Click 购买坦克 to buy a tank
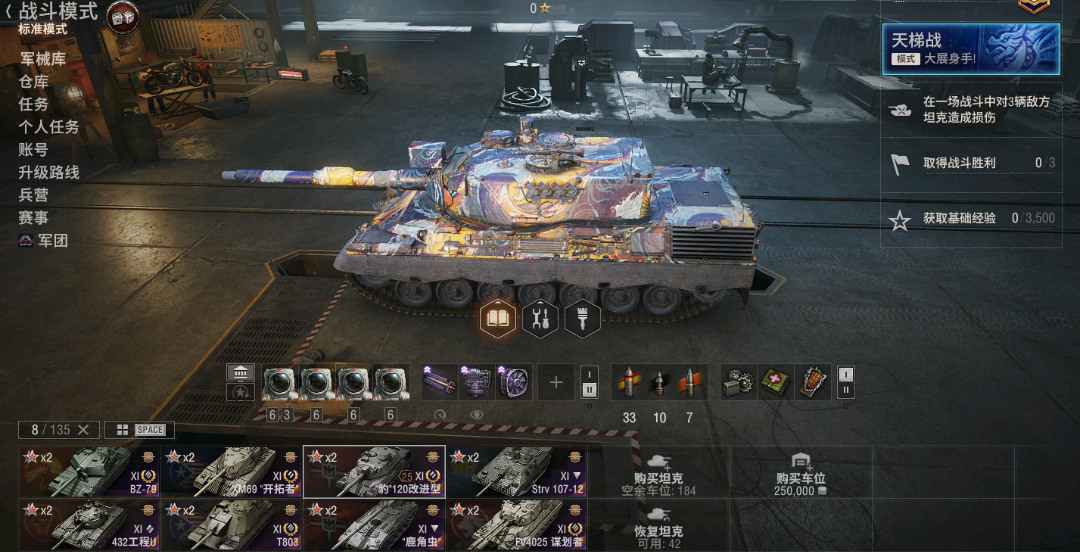 click(x=658, y=471)
